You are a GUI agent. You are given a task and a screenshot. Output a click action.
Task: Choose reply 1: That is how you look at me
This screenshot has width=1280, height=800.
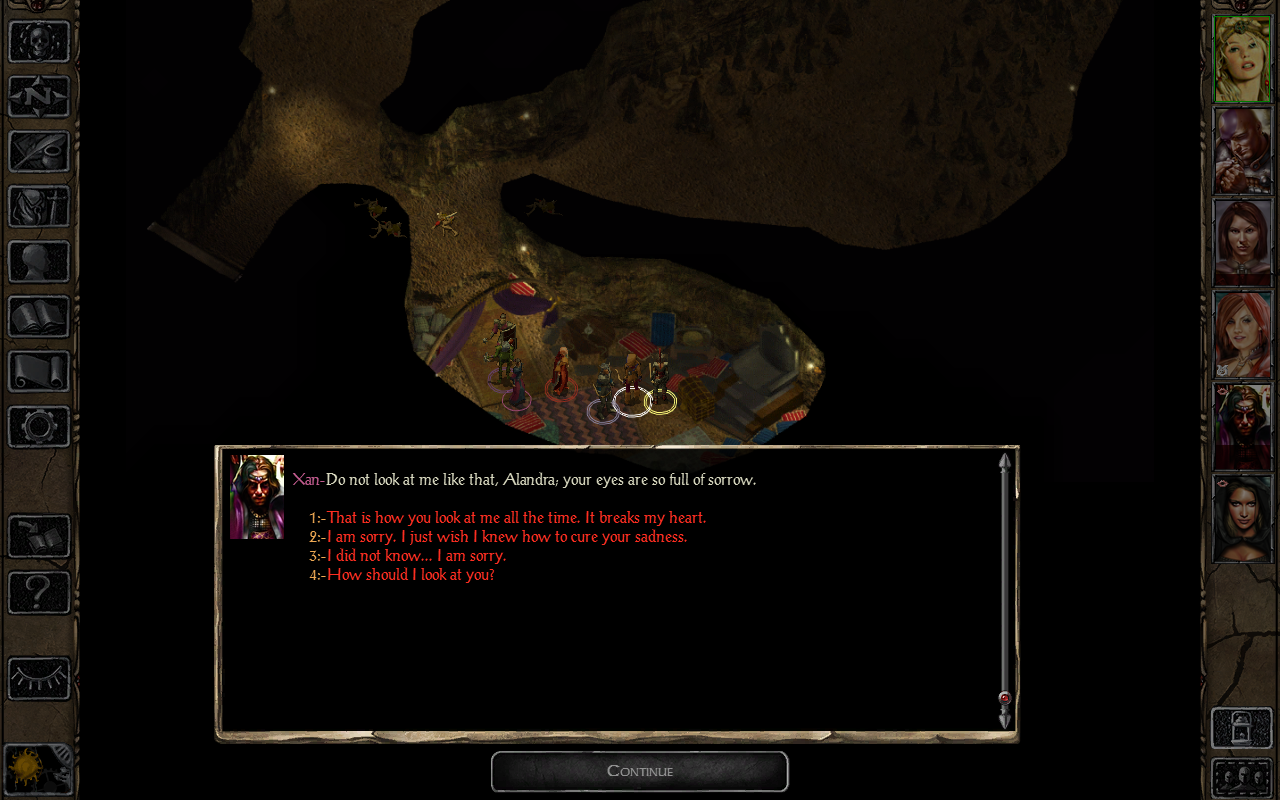[x=516, y=518]
